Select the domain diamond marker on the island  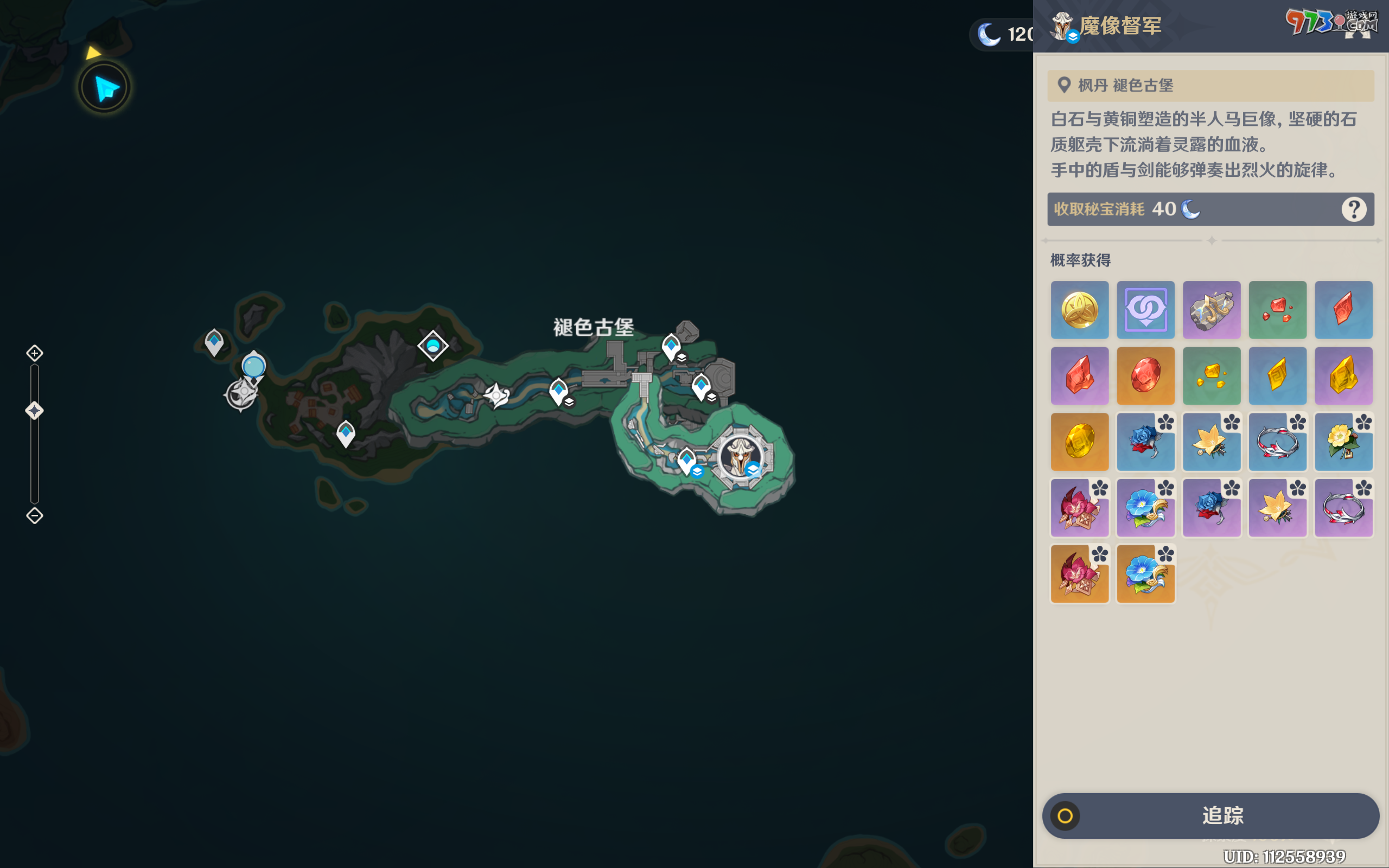[433, 346]
